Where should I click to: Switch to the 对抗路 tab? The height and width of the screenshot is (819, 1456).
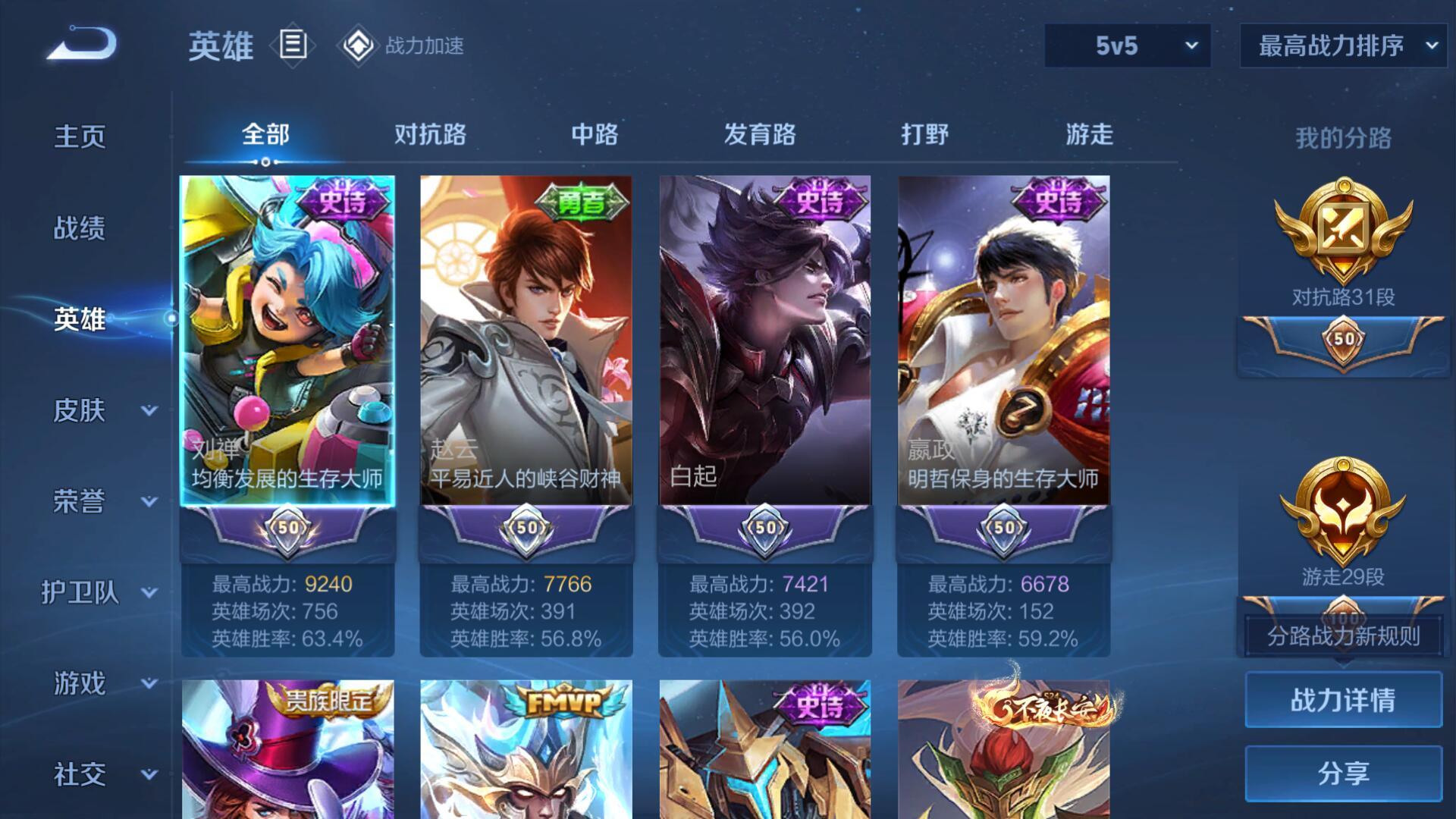pos(430,134)
